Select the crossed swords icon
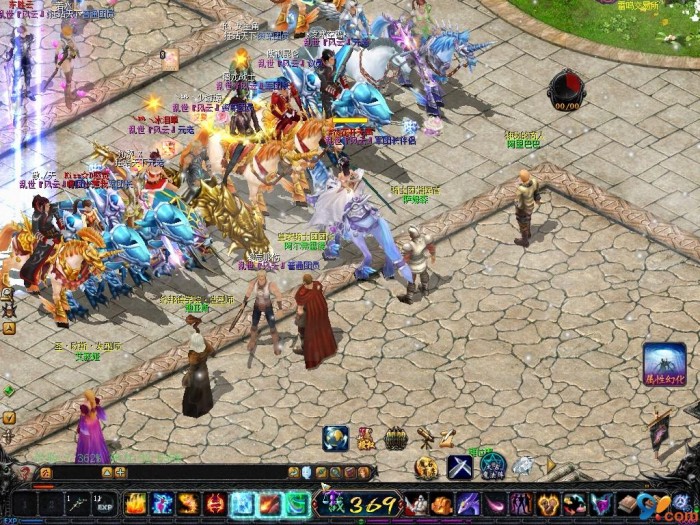700x525 pixels. (459, 467)
